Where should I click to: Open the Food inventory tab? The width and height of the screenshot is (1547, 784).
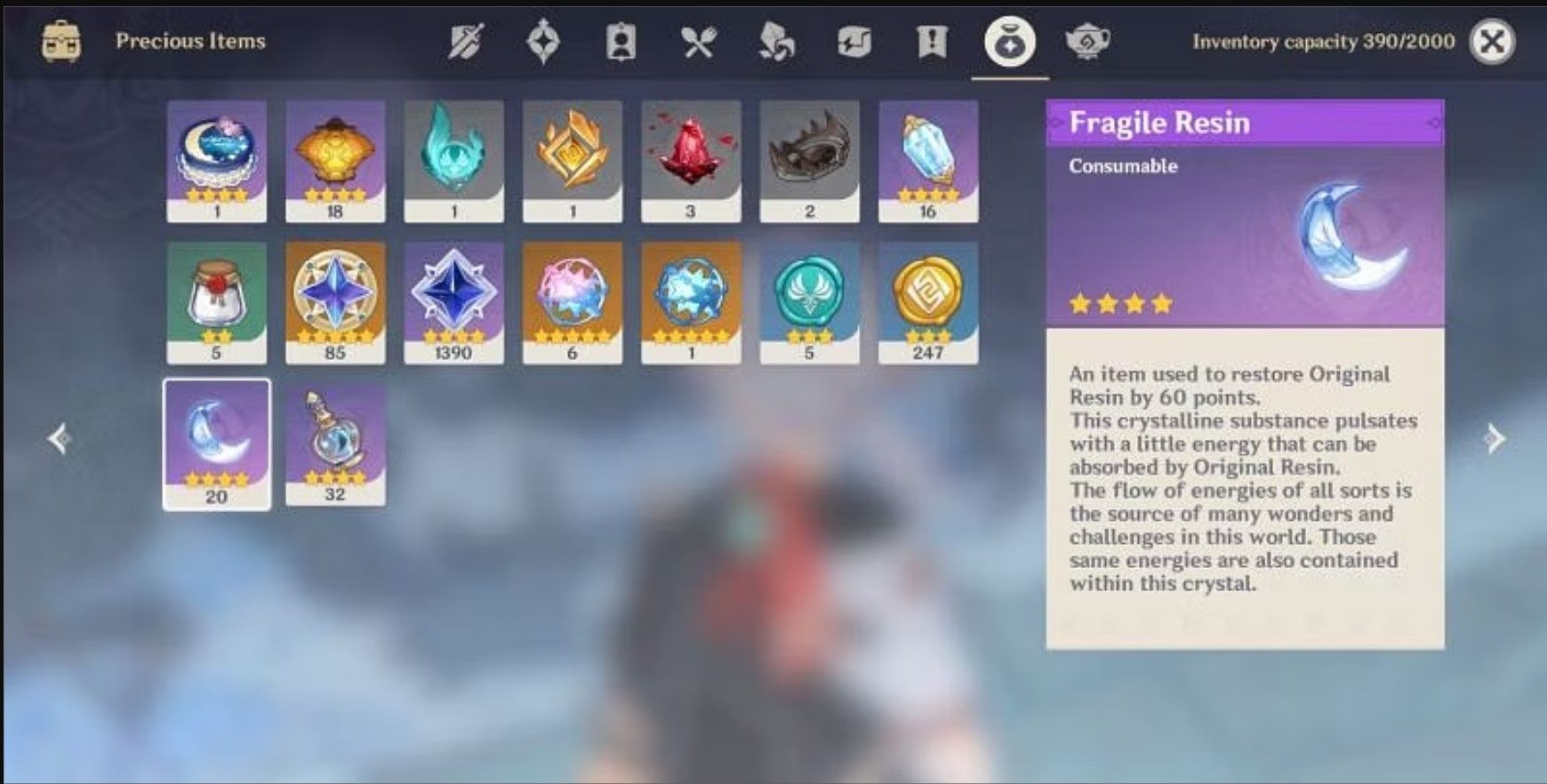[699, 39]
